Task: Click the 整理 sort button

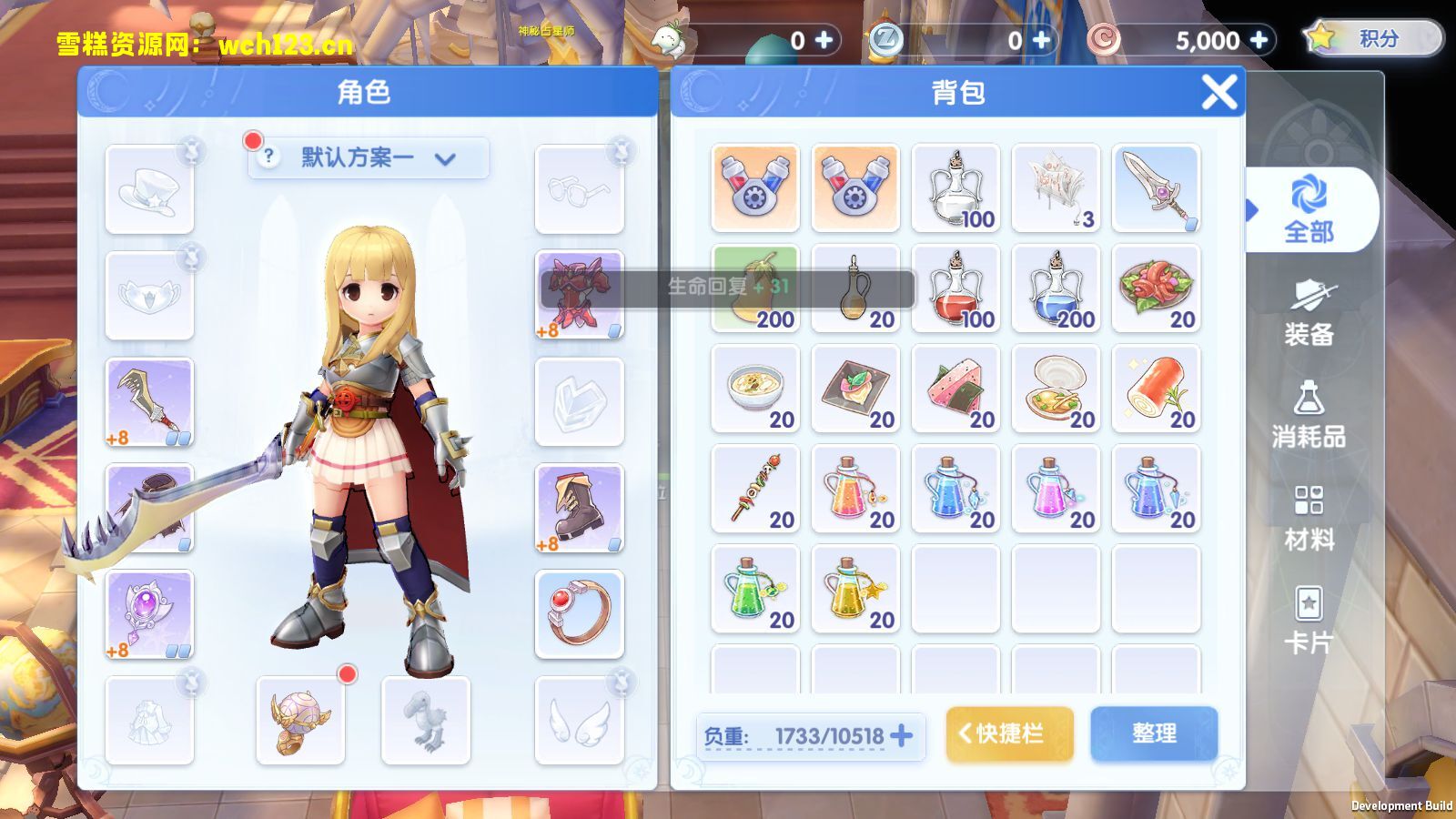Action: [x=1154, y=733]
